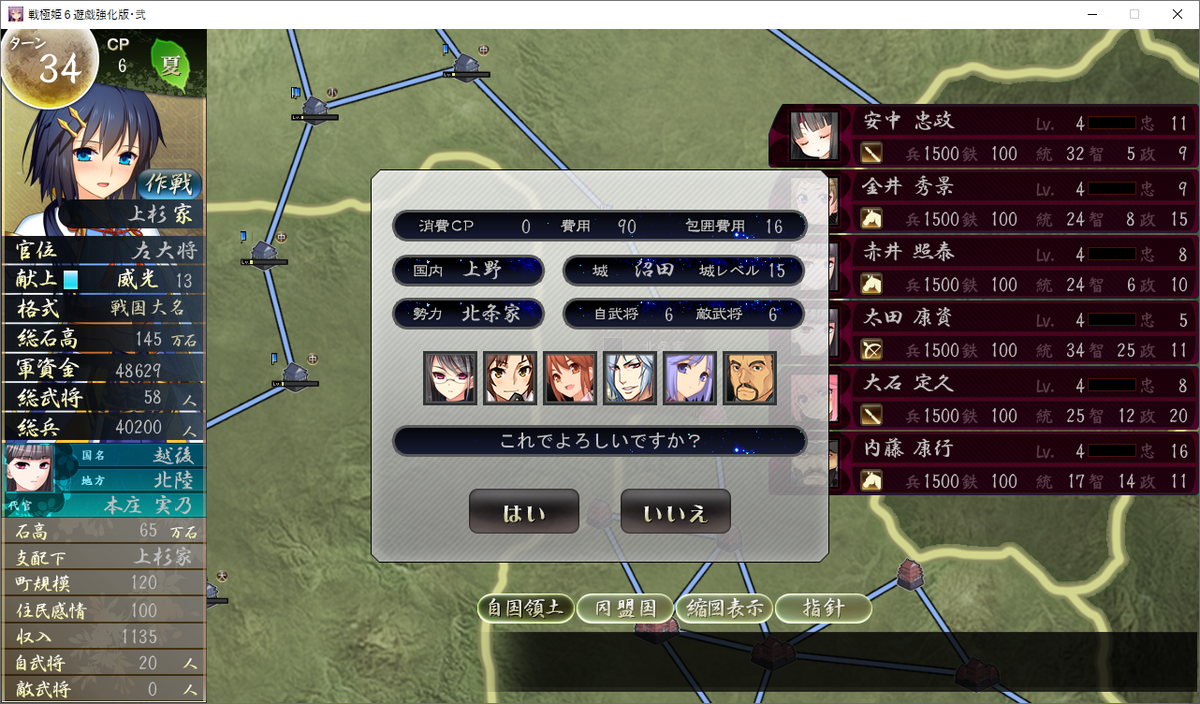Toggle 縮図表示 reduced map view

[x=723, y=608]
